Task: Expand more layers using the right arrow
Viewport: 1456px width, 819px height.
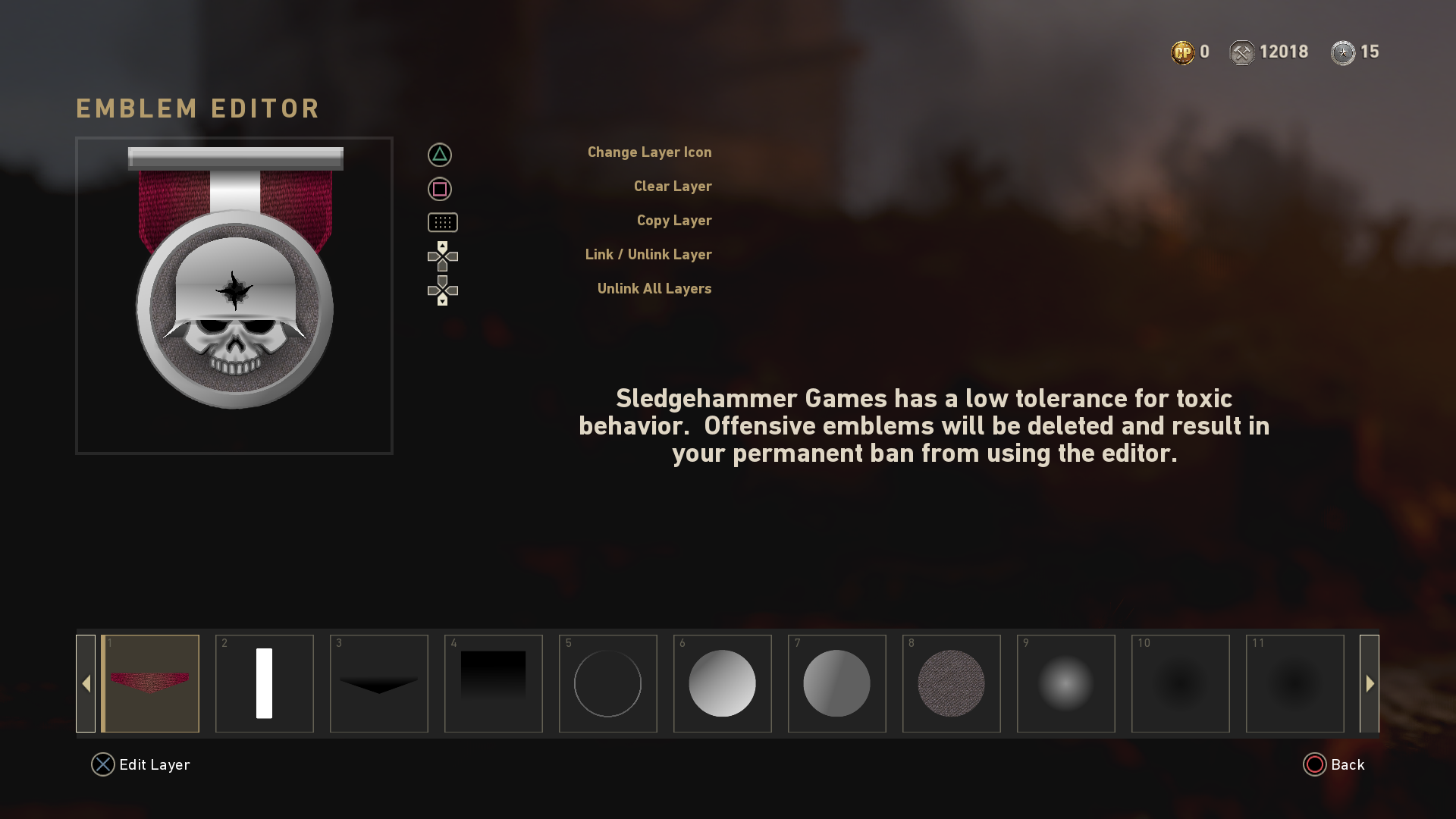Action: coord(1370,683)
